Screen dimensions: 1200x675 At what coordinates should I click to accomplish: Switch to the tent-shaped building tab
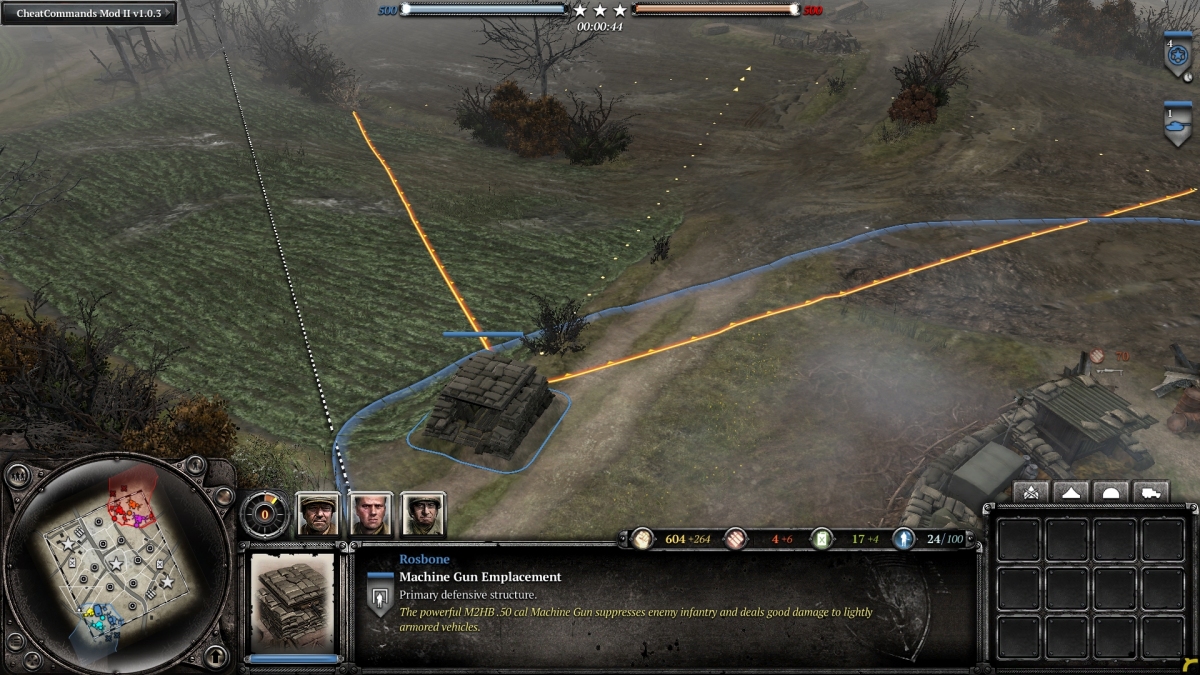[x=1071, y=492]
